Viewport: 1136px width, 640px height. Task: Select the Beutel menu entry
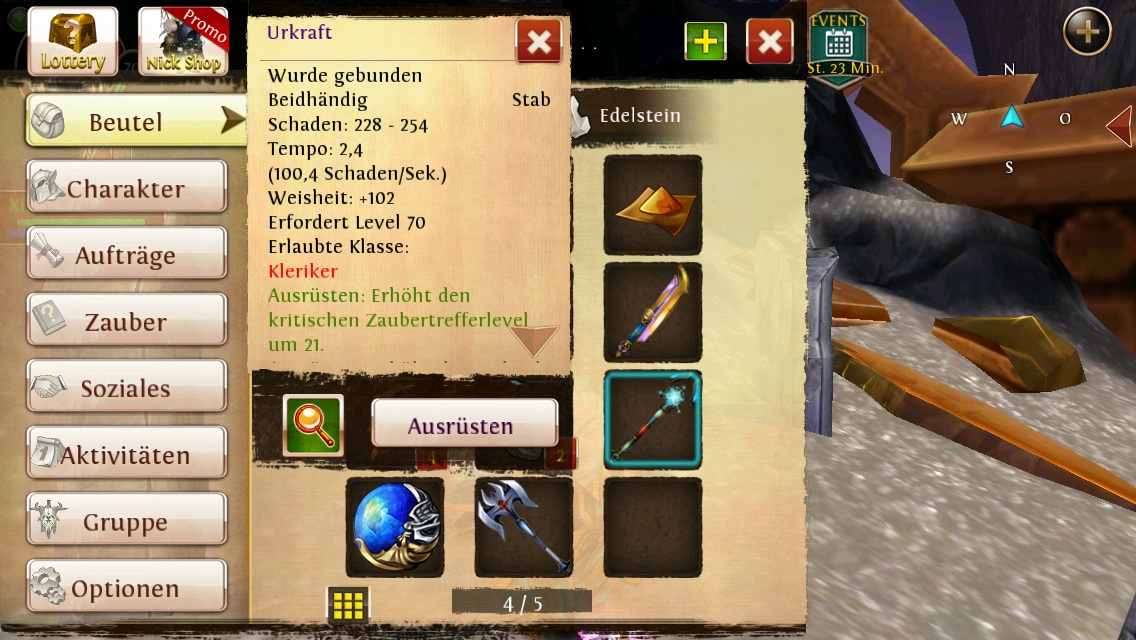point(126,122)
